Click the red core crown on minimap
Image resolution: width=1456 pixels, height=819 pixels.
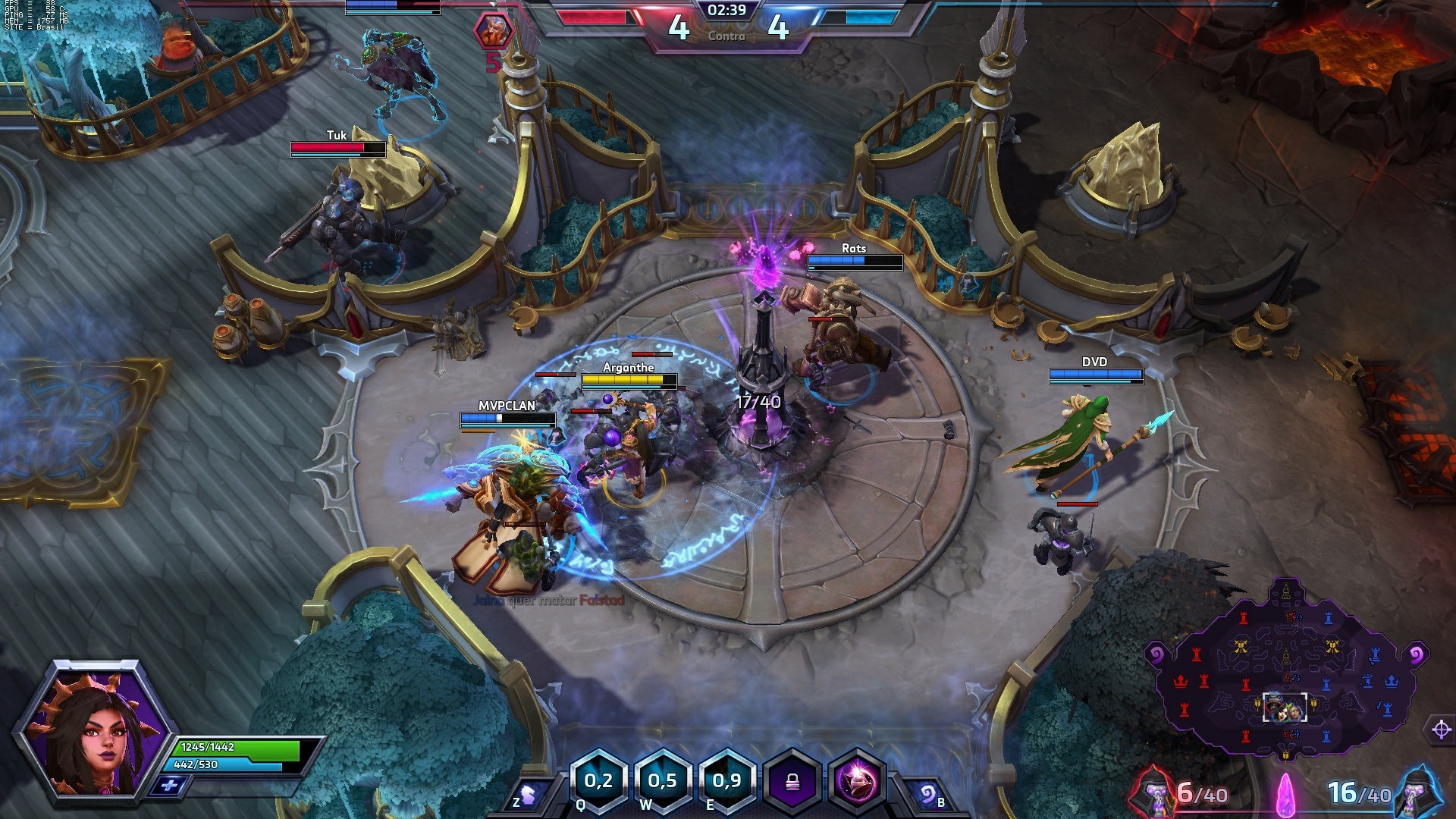pyautogui.click(x=1181, y=682)
